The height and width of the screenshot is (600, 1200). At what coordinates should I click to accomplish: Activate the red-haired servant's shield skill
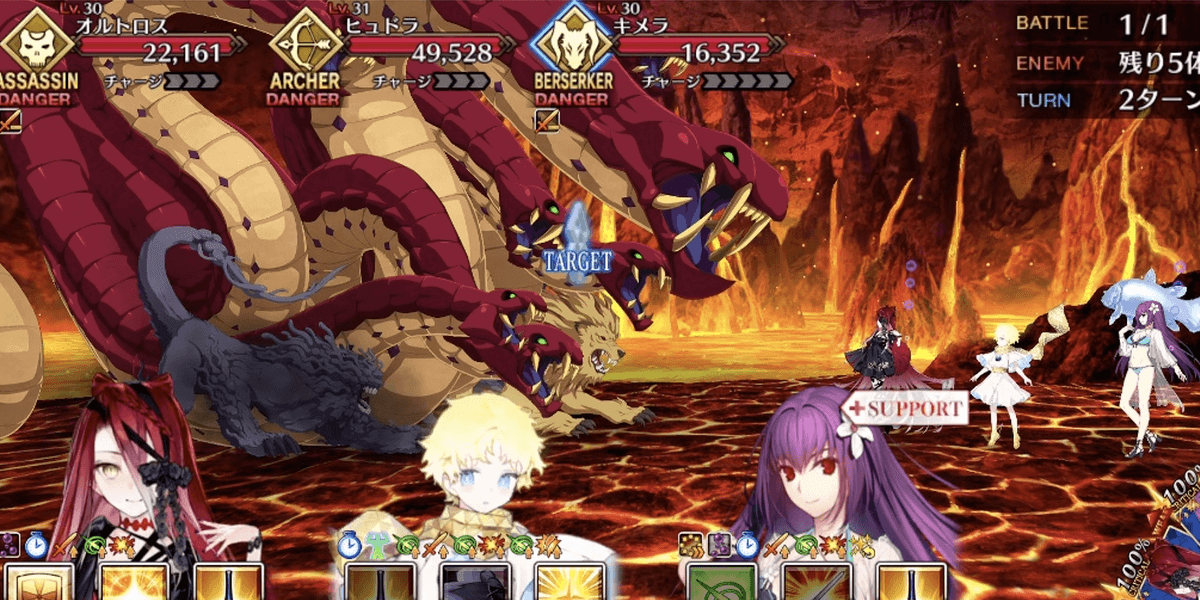click(x=38, y=583)
